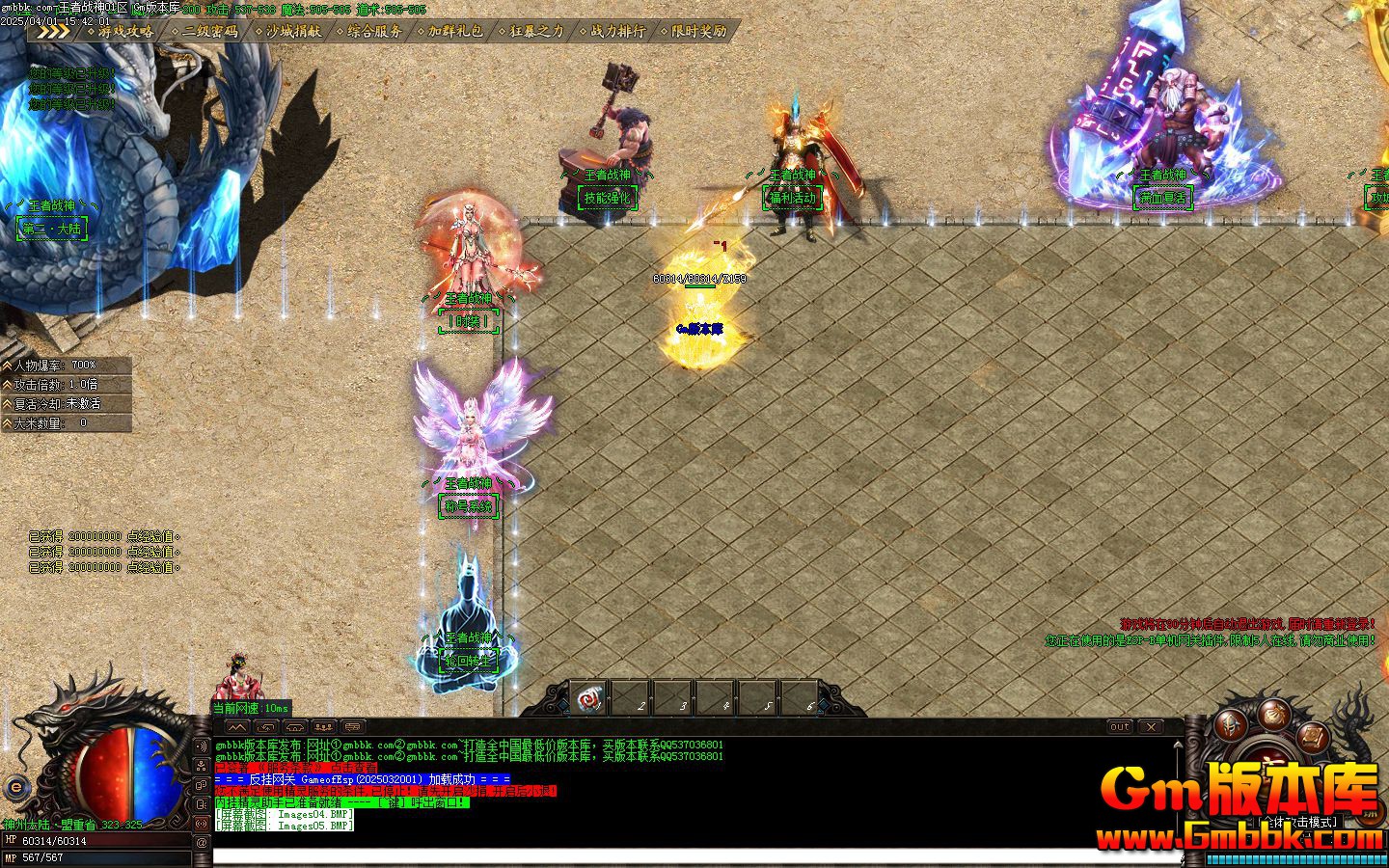
Task: Use the red swirl item in hotbar slot 1
Action: [588, 698]
